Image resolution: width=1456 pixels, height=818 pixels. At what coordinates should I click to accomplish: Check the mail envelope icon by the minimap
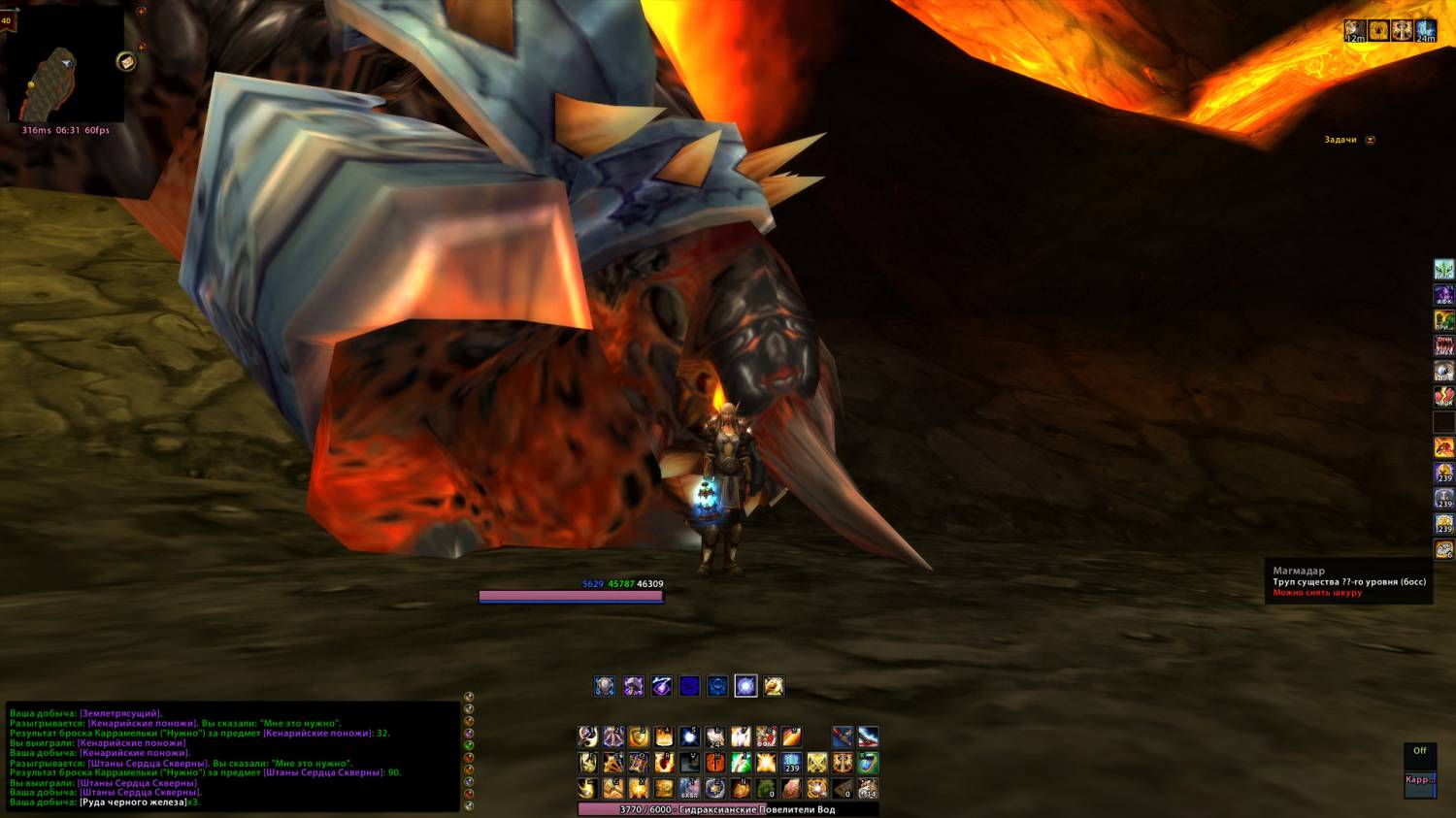pos(126,62)
